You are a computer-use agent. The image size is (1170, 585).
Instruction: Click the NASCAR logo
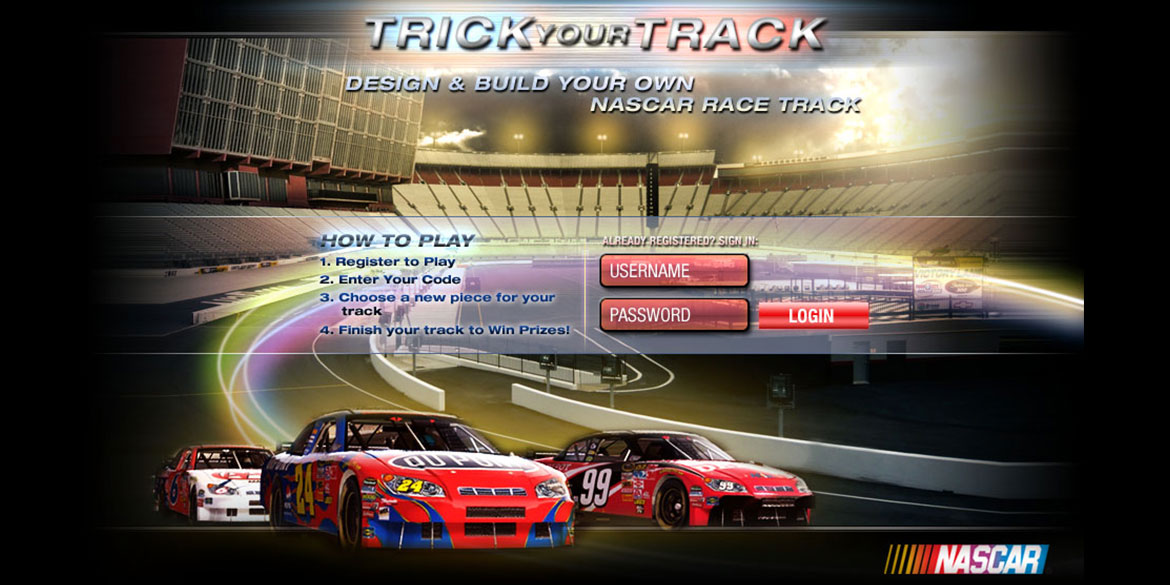tap(965, 558)
